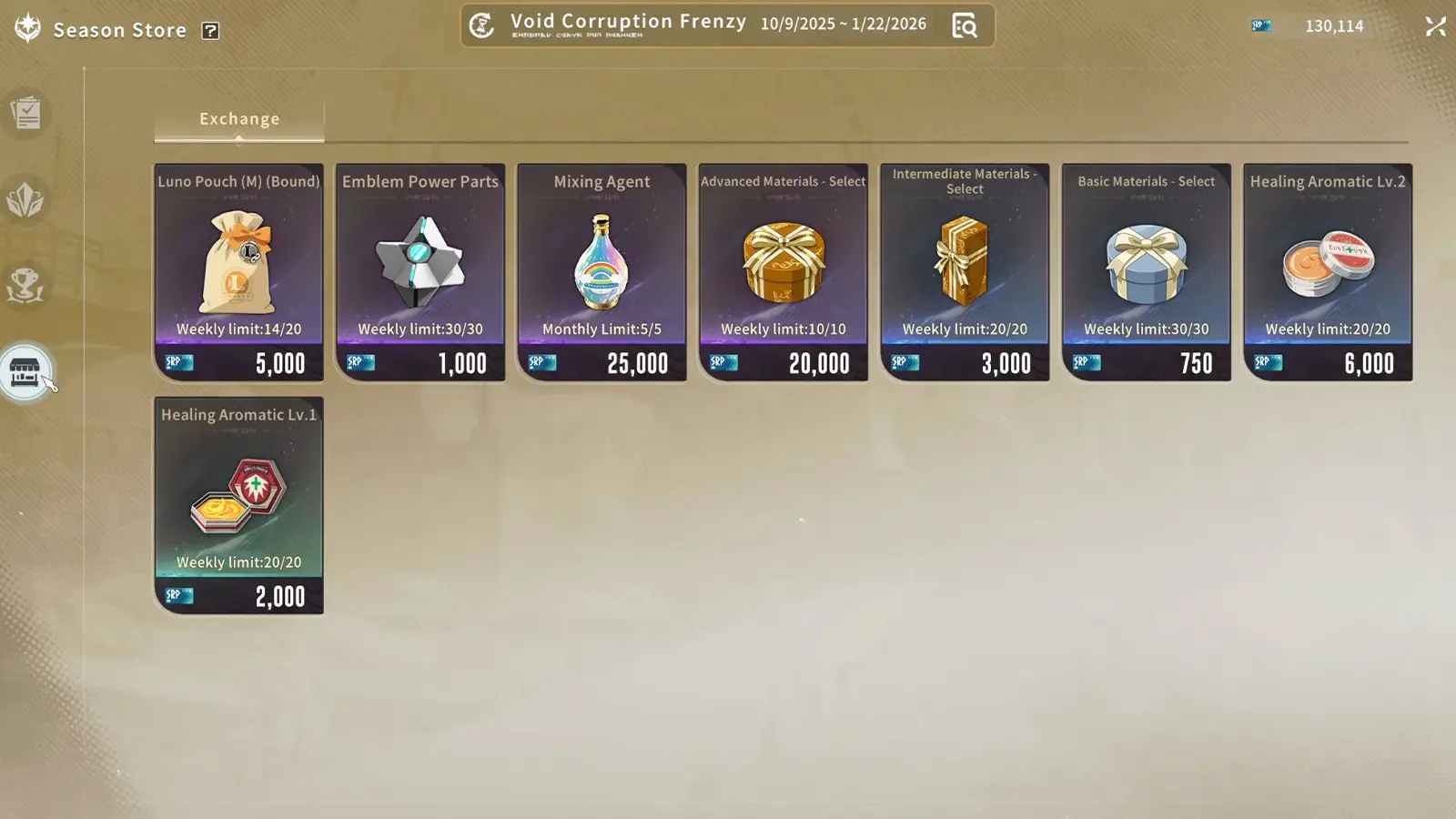Select the Emblem Power Parts card

pyautogui.click(x=420, y=270)
